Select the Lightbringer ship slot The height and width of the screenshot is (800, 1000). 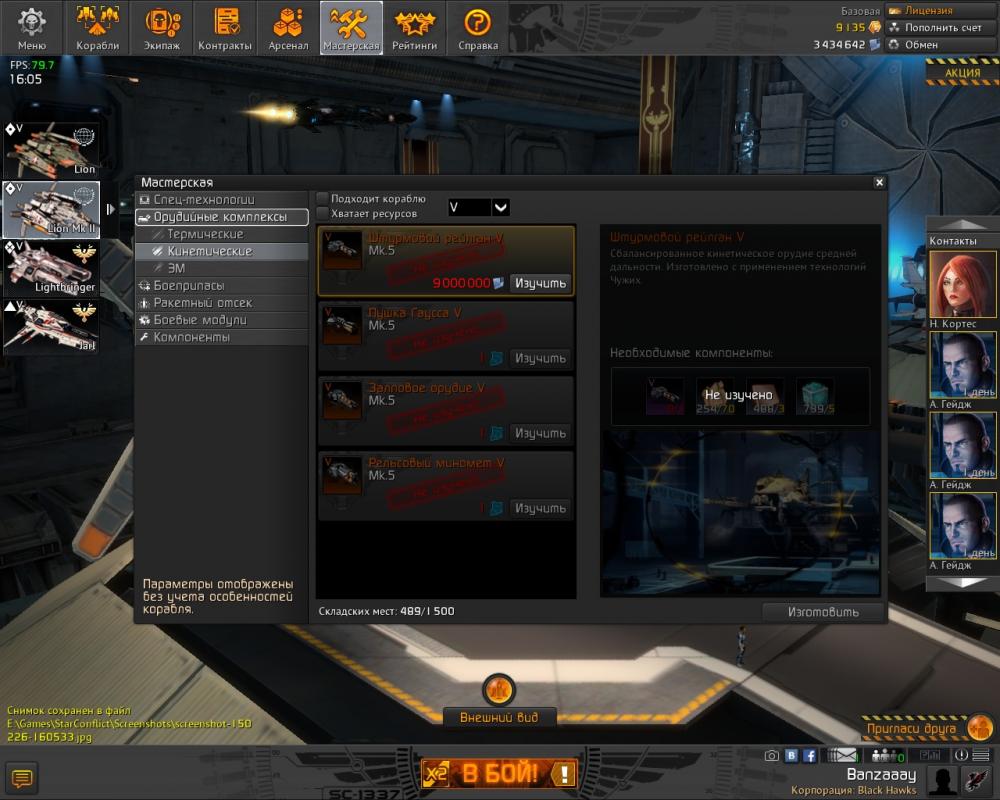pos(51,268)
